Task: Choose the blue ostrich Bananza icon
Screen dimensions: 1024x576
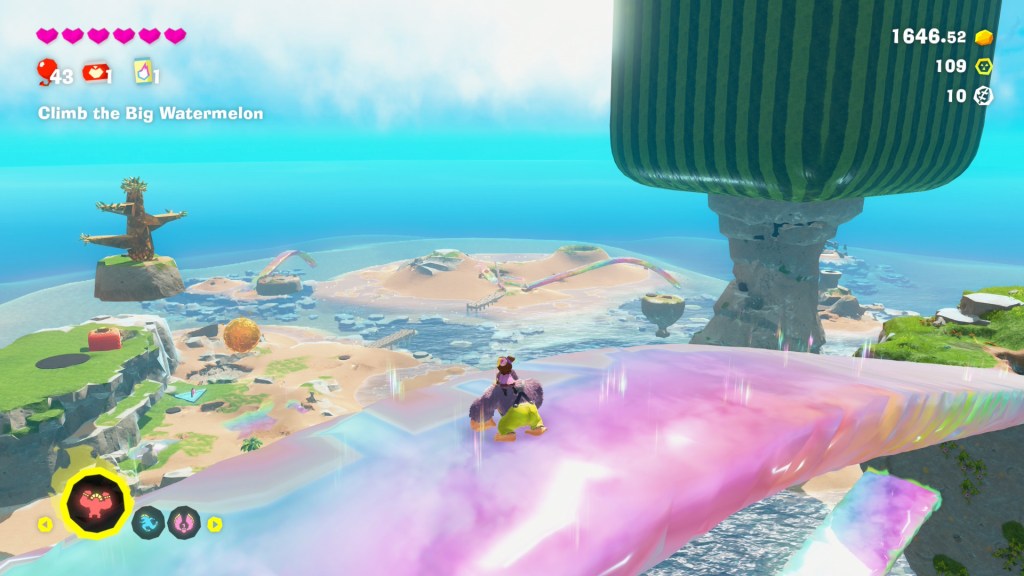Action: pos(149,522)
